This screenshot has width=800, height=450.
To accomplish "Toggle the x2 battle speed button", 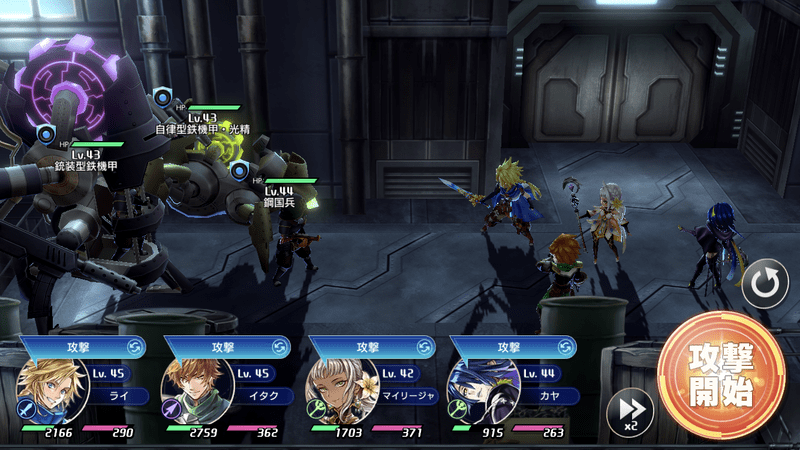I will (630, 412).
